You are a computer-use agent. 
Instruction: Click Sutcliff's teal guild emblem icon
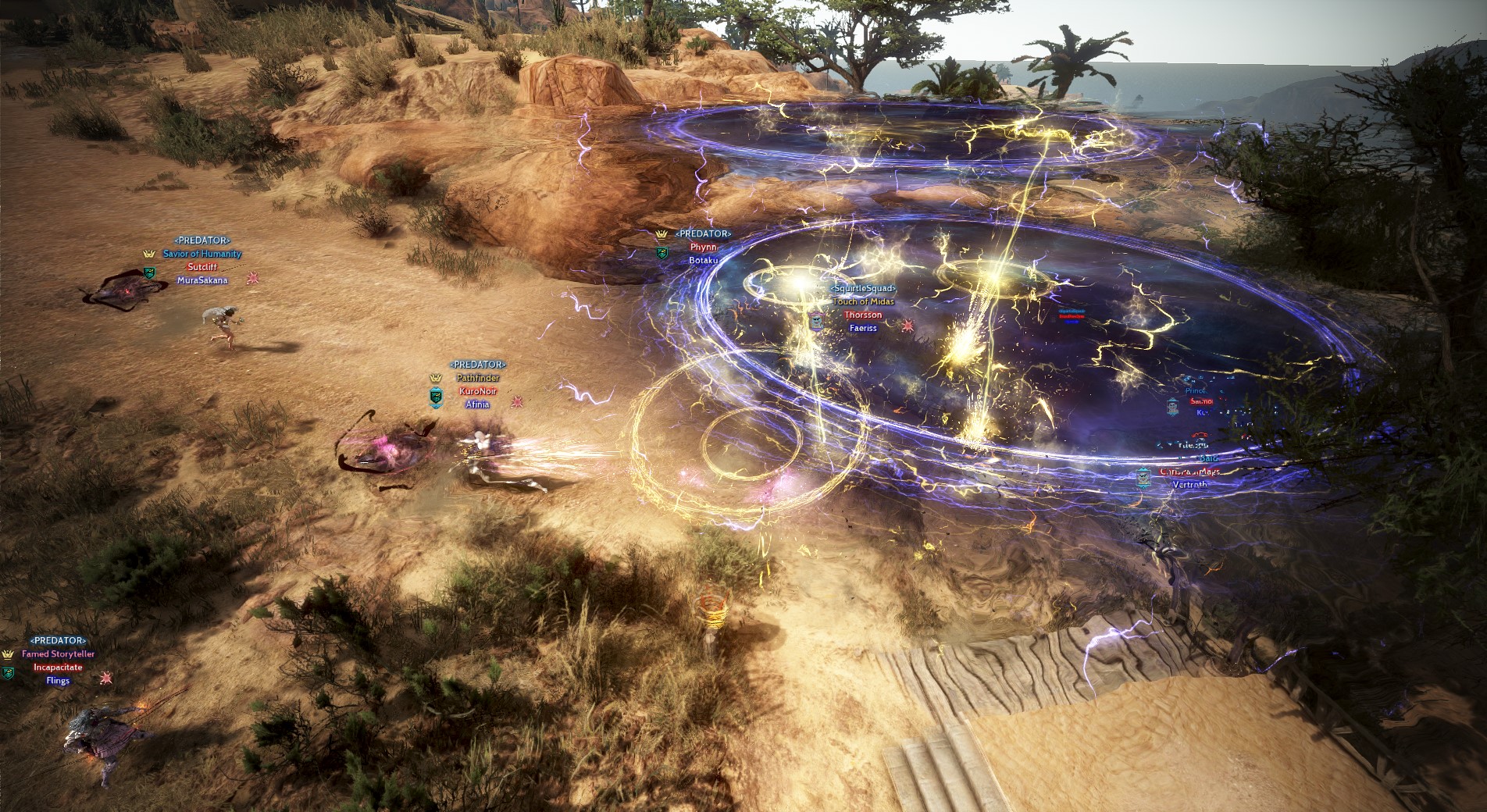tap(149, 272)
